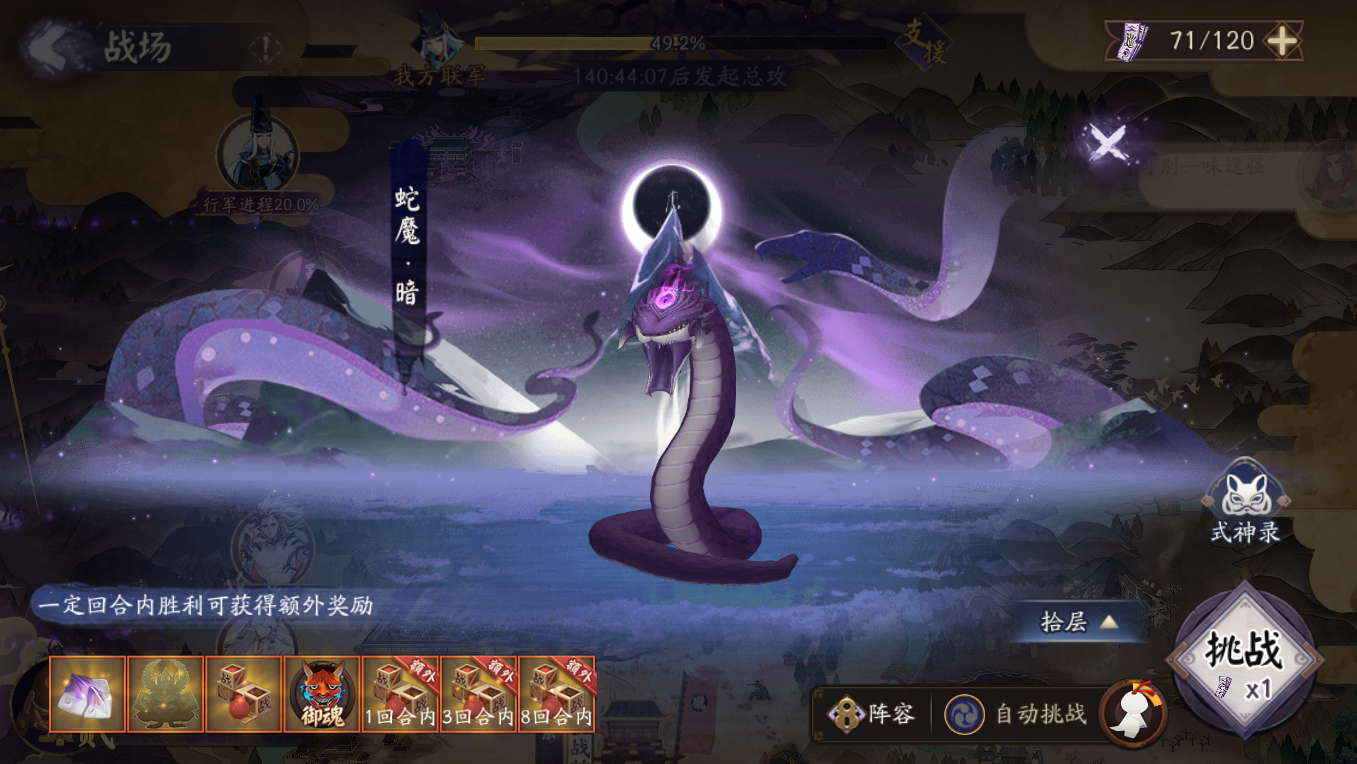This screenshot has height=764, width=1357.
Task: Select the white paper doll icon
Action: 1134,712
